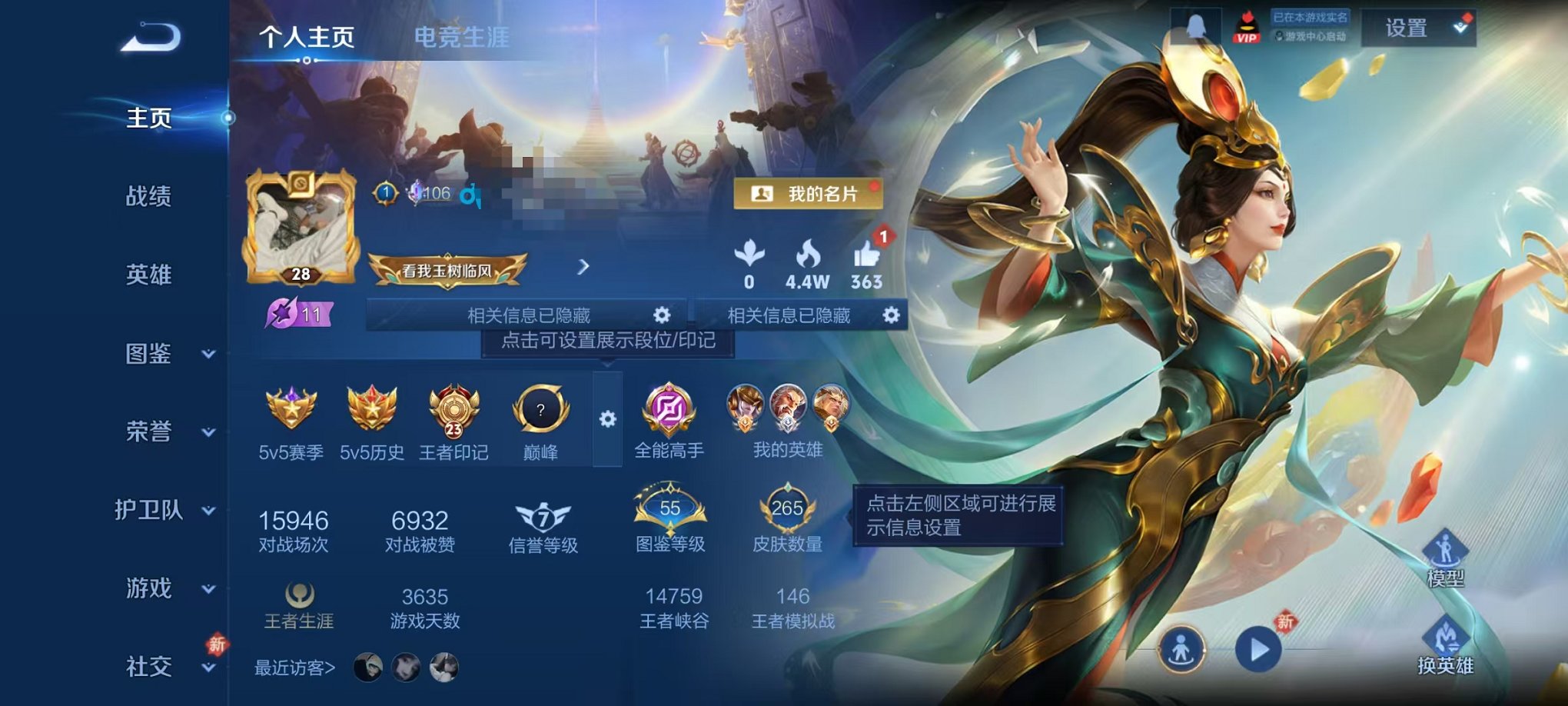Viewport: 1568px width, 706px height.
Task: Open gear on first 相关信息已隐藏 row
Action: tap(663, 314)
